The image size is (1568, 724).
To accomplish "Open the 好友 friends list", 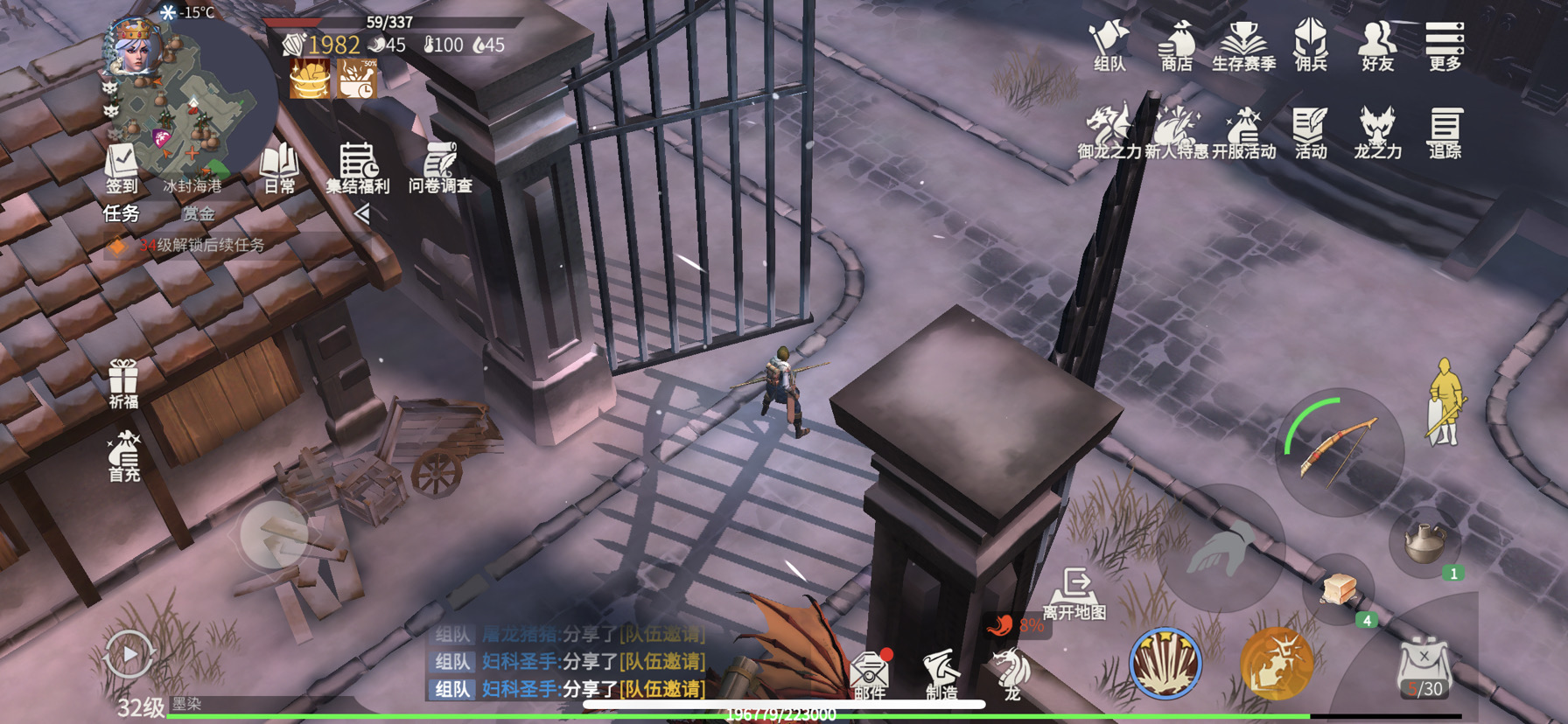I will pos(1377,45).
